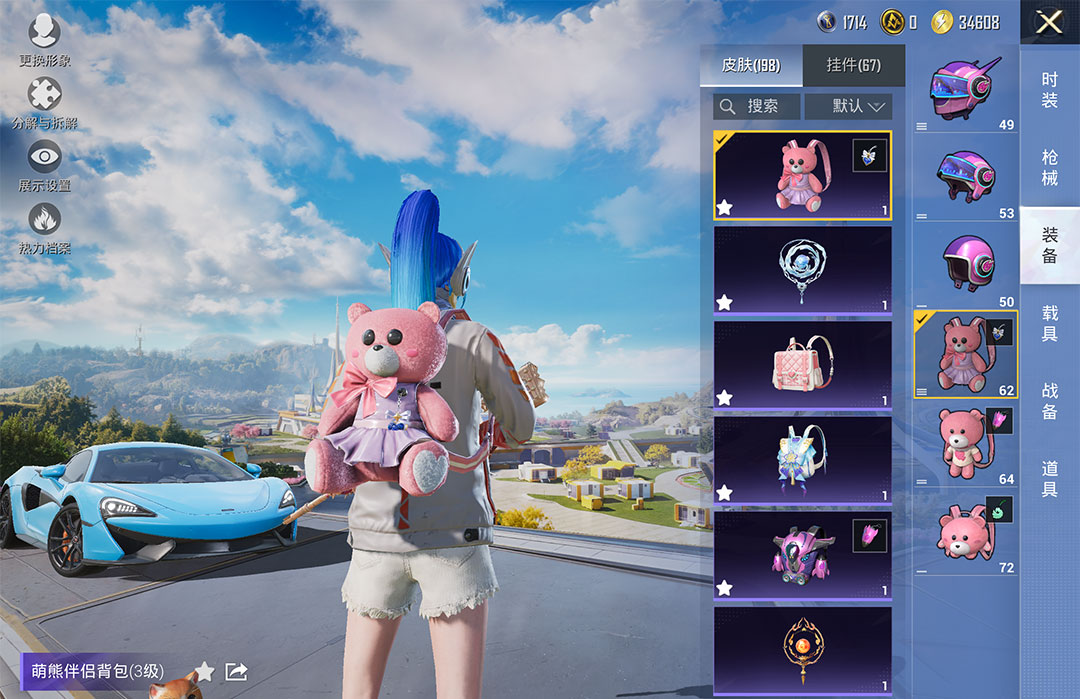Screen dimensions: 1080x699
Task: Select the silver swirl orb pendant skin
Action: (802, 269)
